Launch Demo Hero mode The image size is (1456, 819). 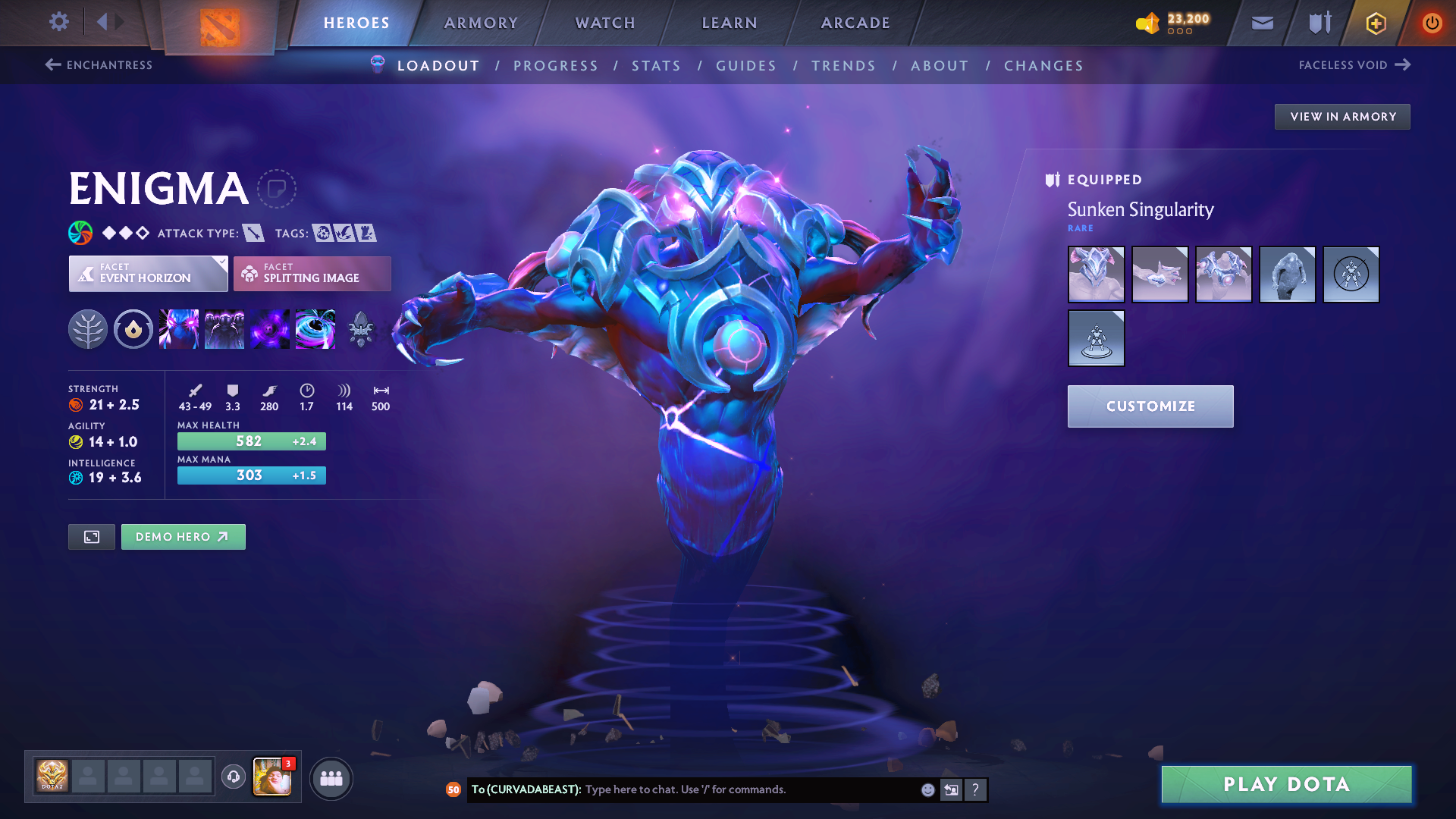[x=183, y=537]
